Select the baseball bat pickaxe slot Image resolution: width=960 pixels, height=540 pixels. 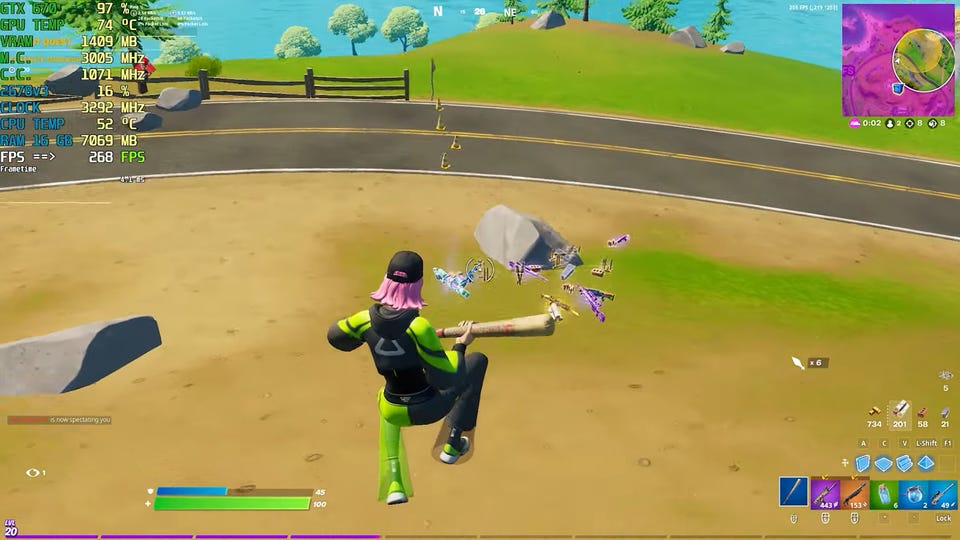794,492
